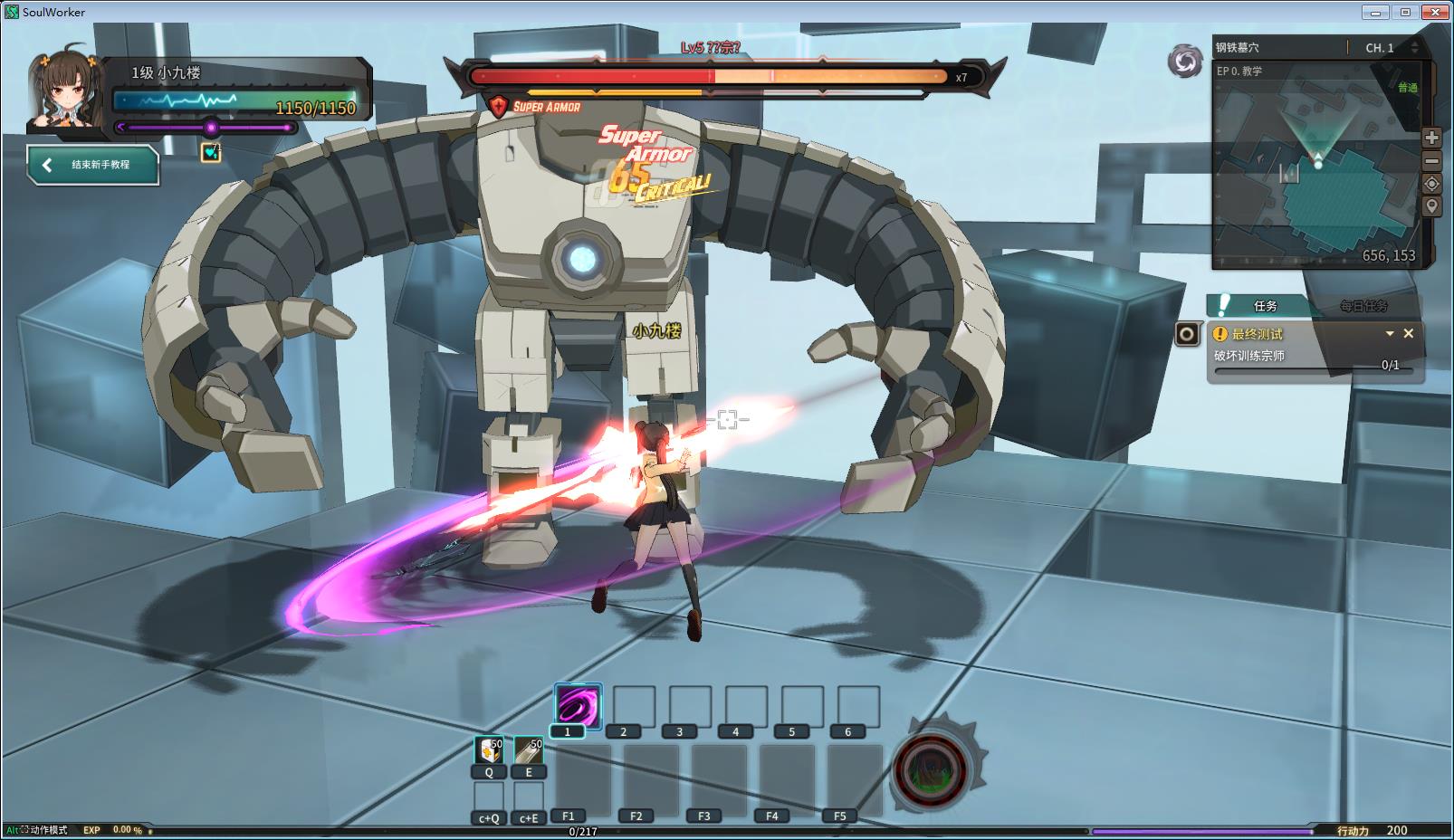Select the 任务 (quests) tab
This screenshot has width=1454, height=840.
(x=1265, y=306)
